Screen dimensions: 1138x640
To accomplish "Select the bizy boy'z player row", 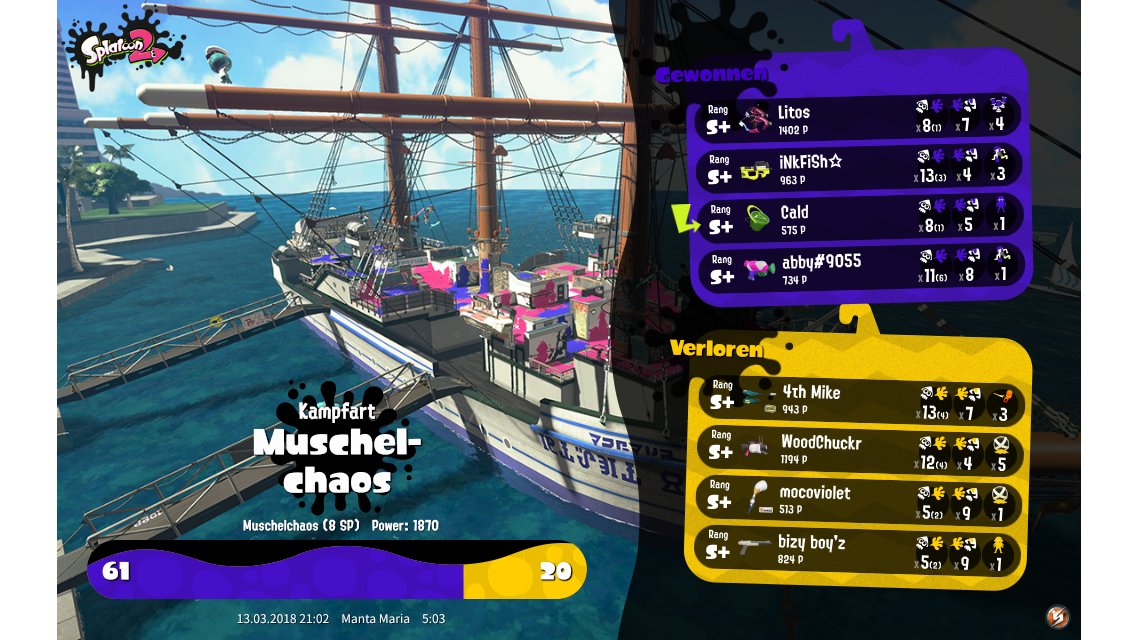I will click(858, 549).
